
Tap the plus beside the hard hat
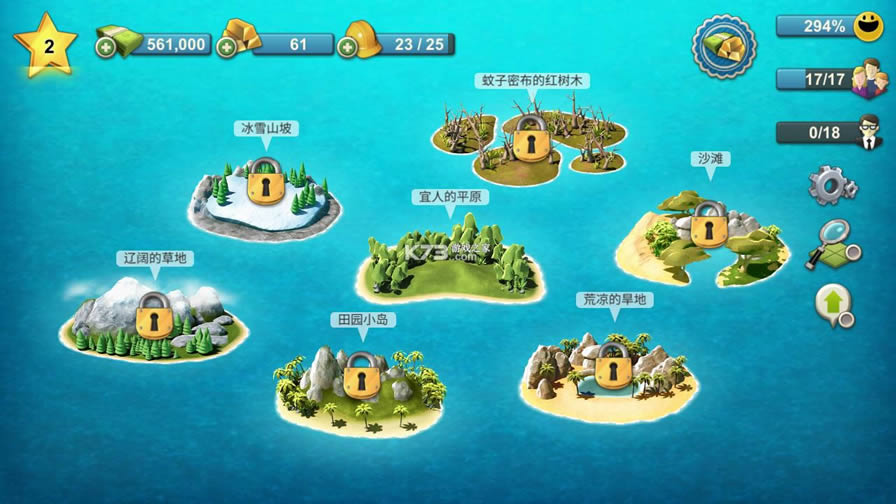point(347,46)
